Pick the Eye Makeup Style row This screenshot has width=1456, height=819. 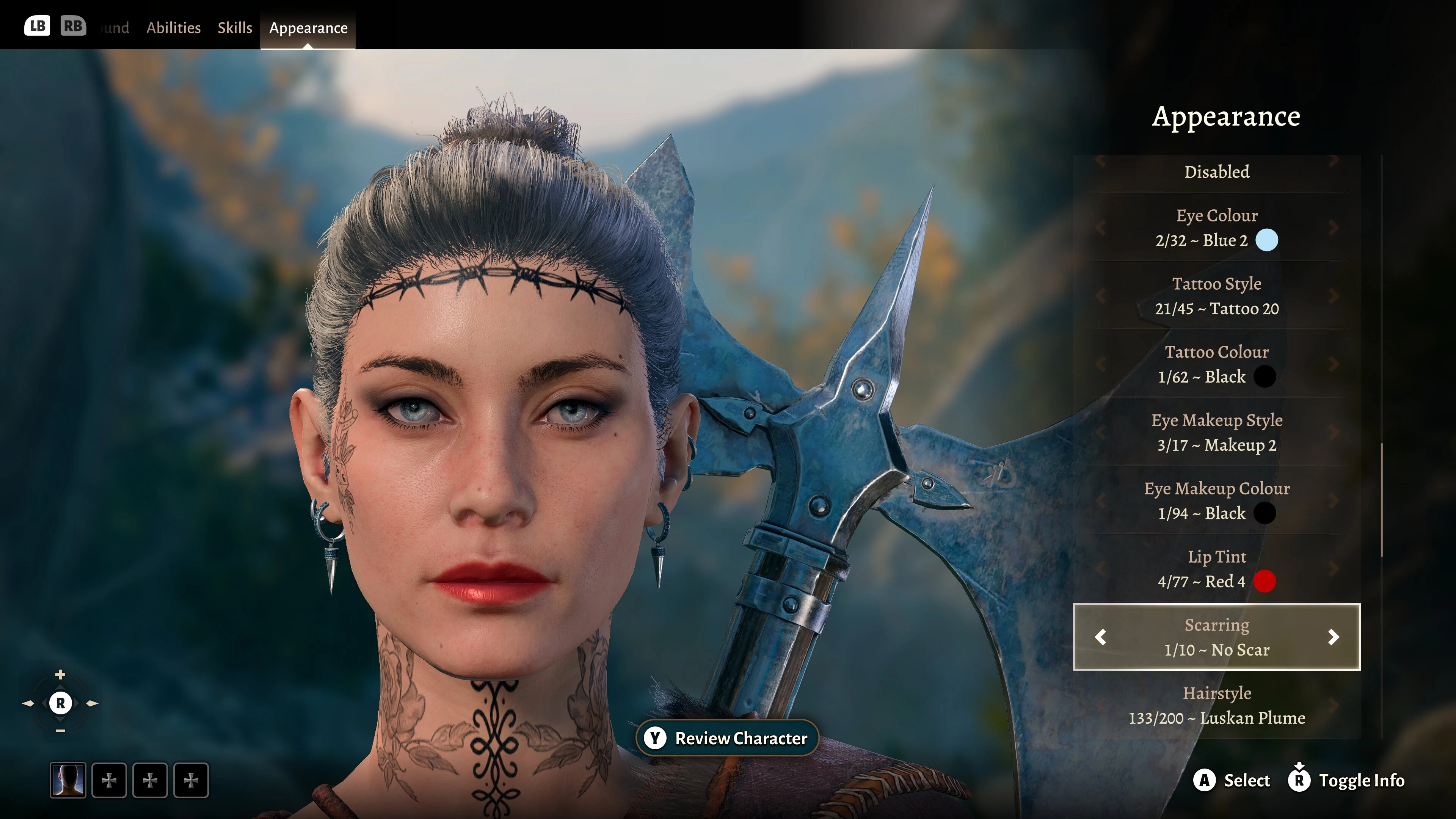click(x=1216, y=432)
